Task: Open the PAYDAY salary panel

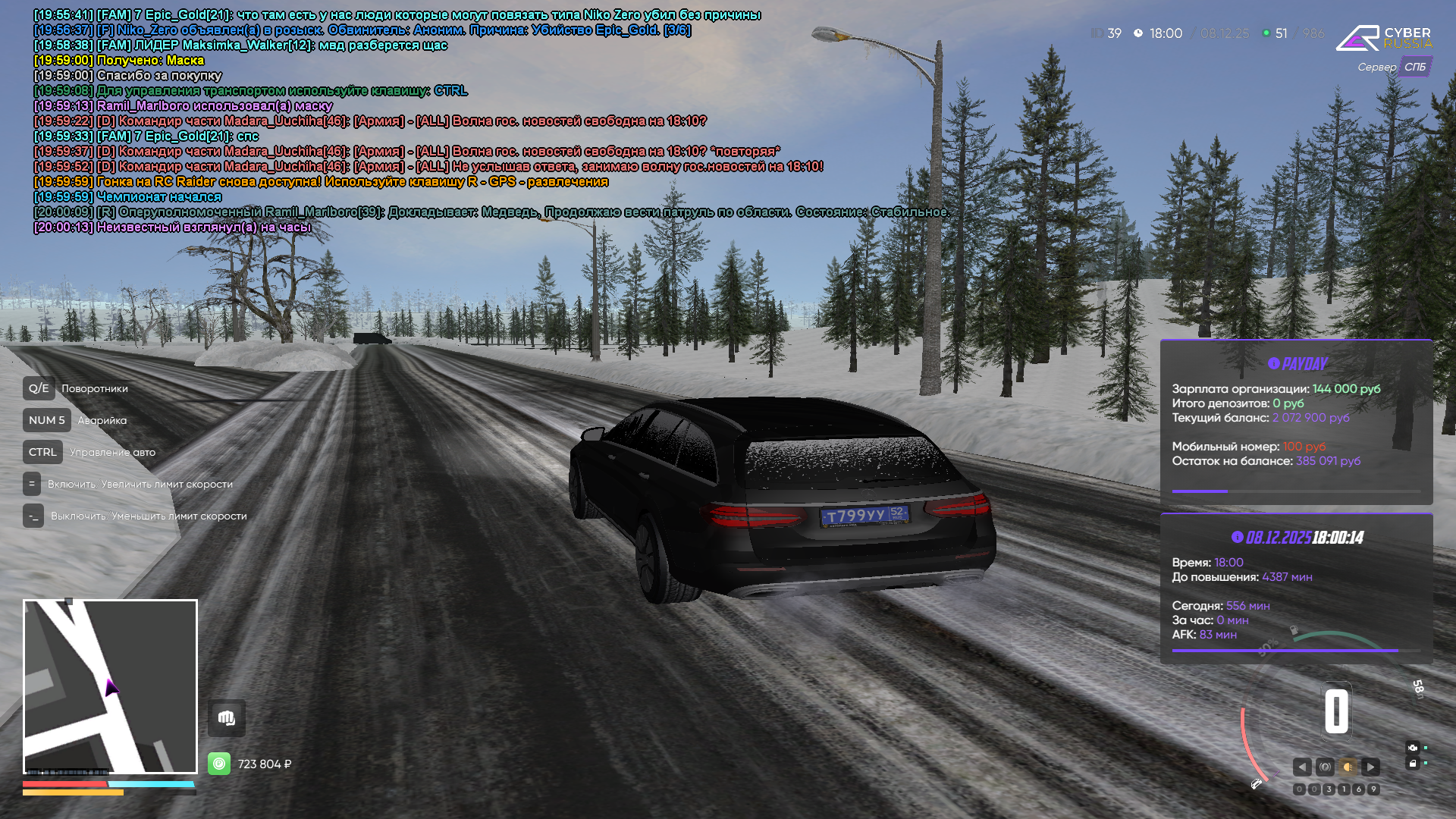Action: [1296, 422]
